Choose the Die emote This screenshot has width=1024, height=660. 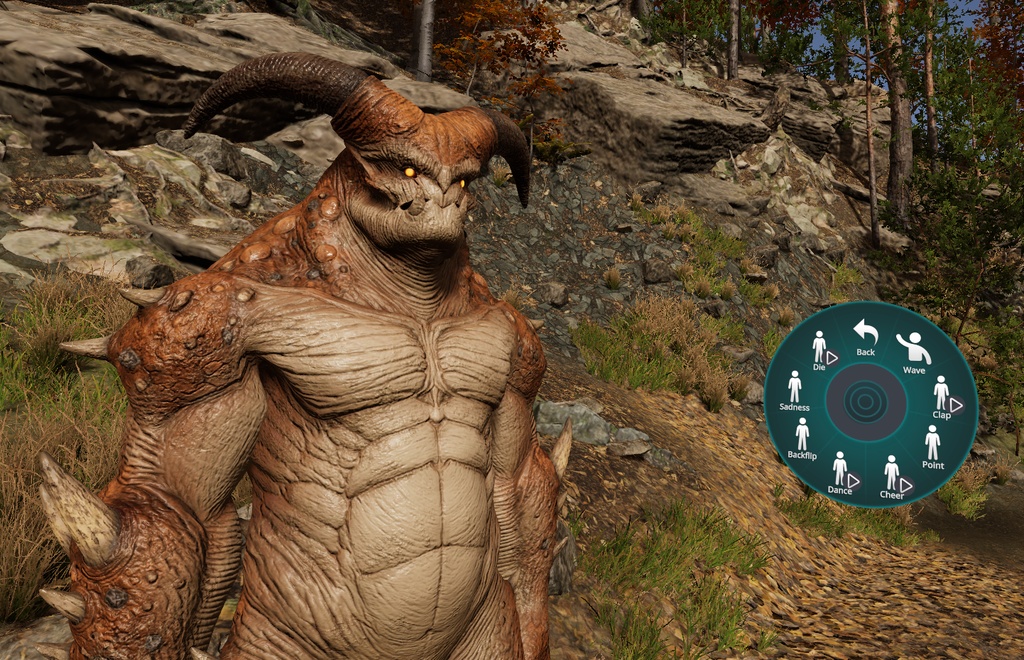tap(819, 349)
